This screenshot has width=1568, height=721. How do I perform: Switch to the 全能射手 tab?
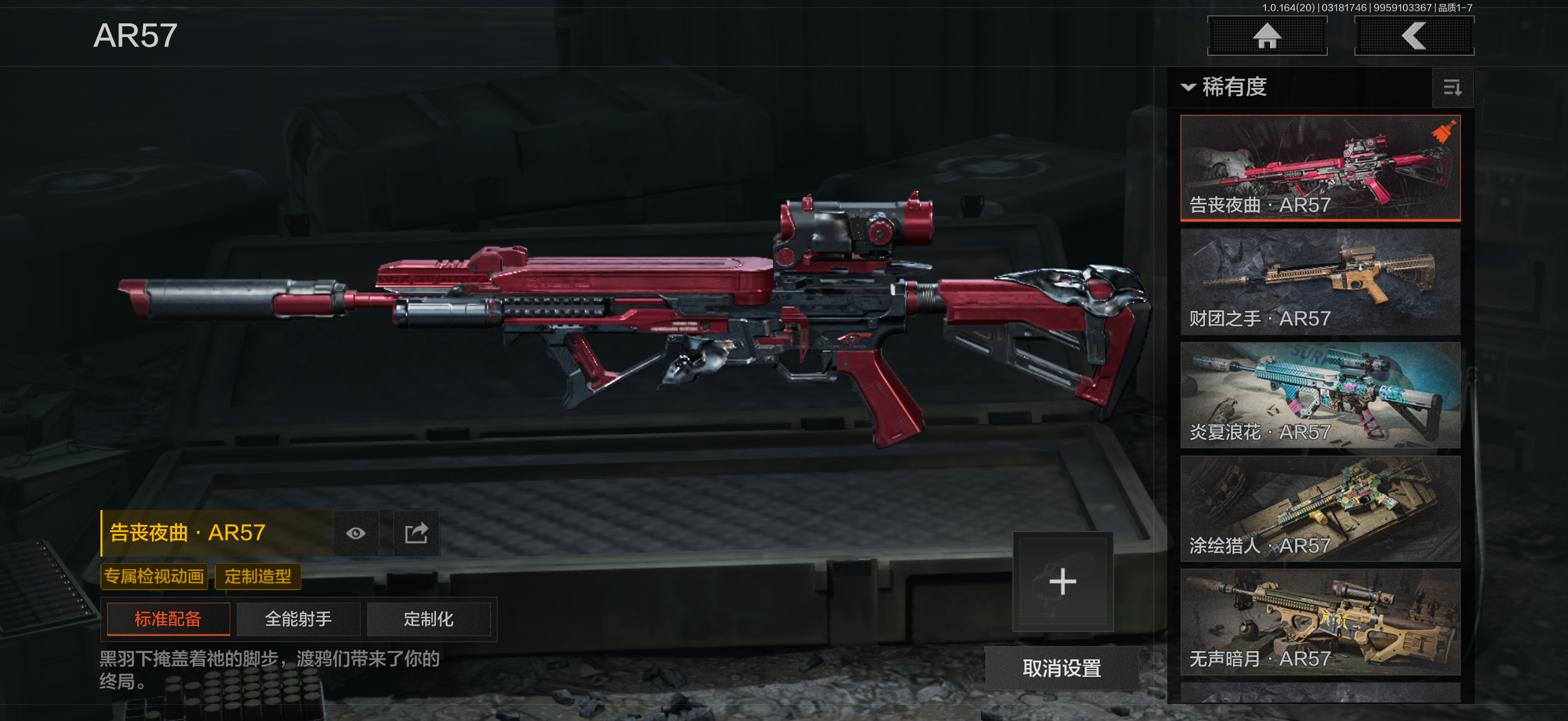click(x=298, y=619)
